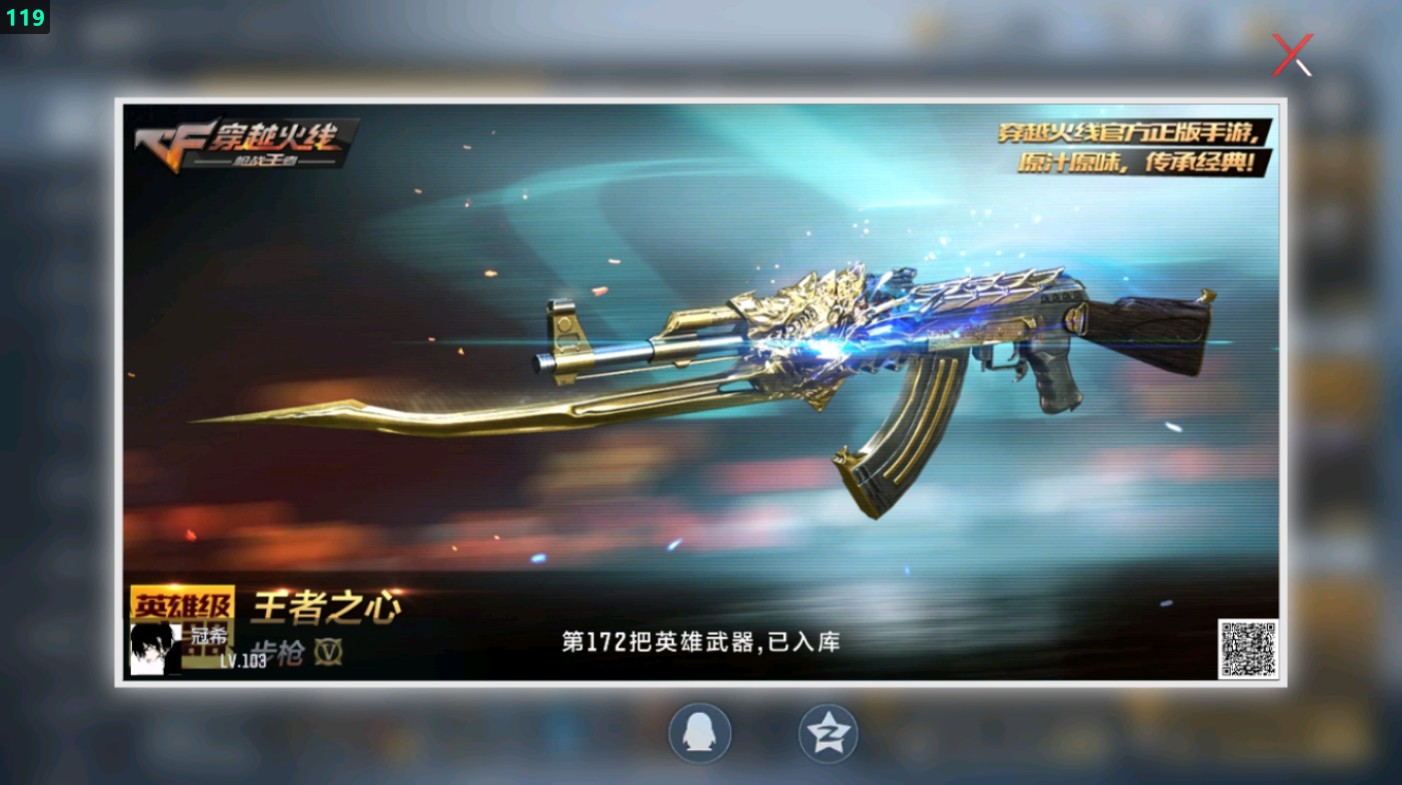Screen dimensions: 1402x785
Task: Toggle the QZone sharing option
Action: [828, 732]
